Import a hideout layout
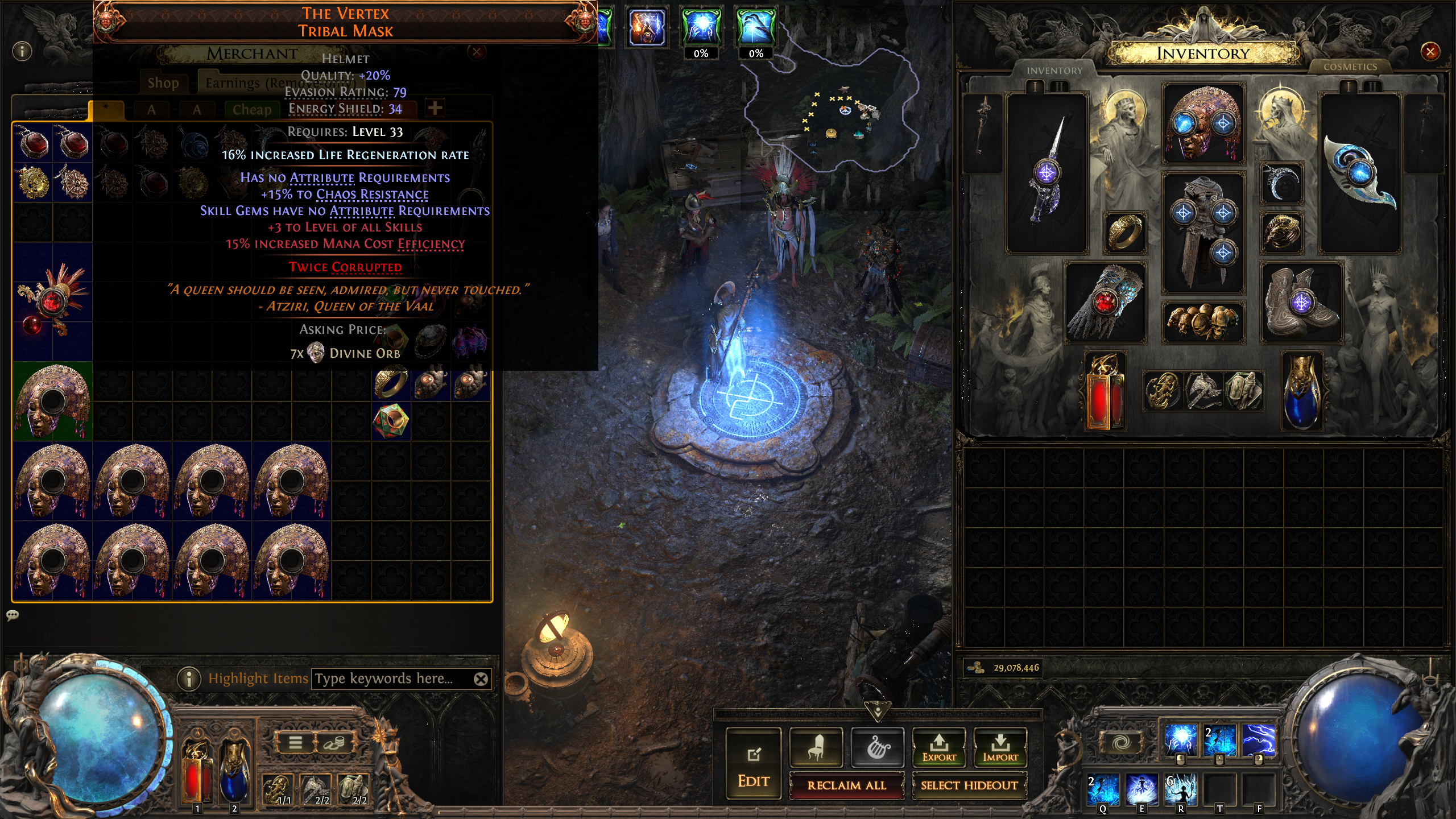The width and height of the screenshot is (1456, 819). [x=1000, y=746]
